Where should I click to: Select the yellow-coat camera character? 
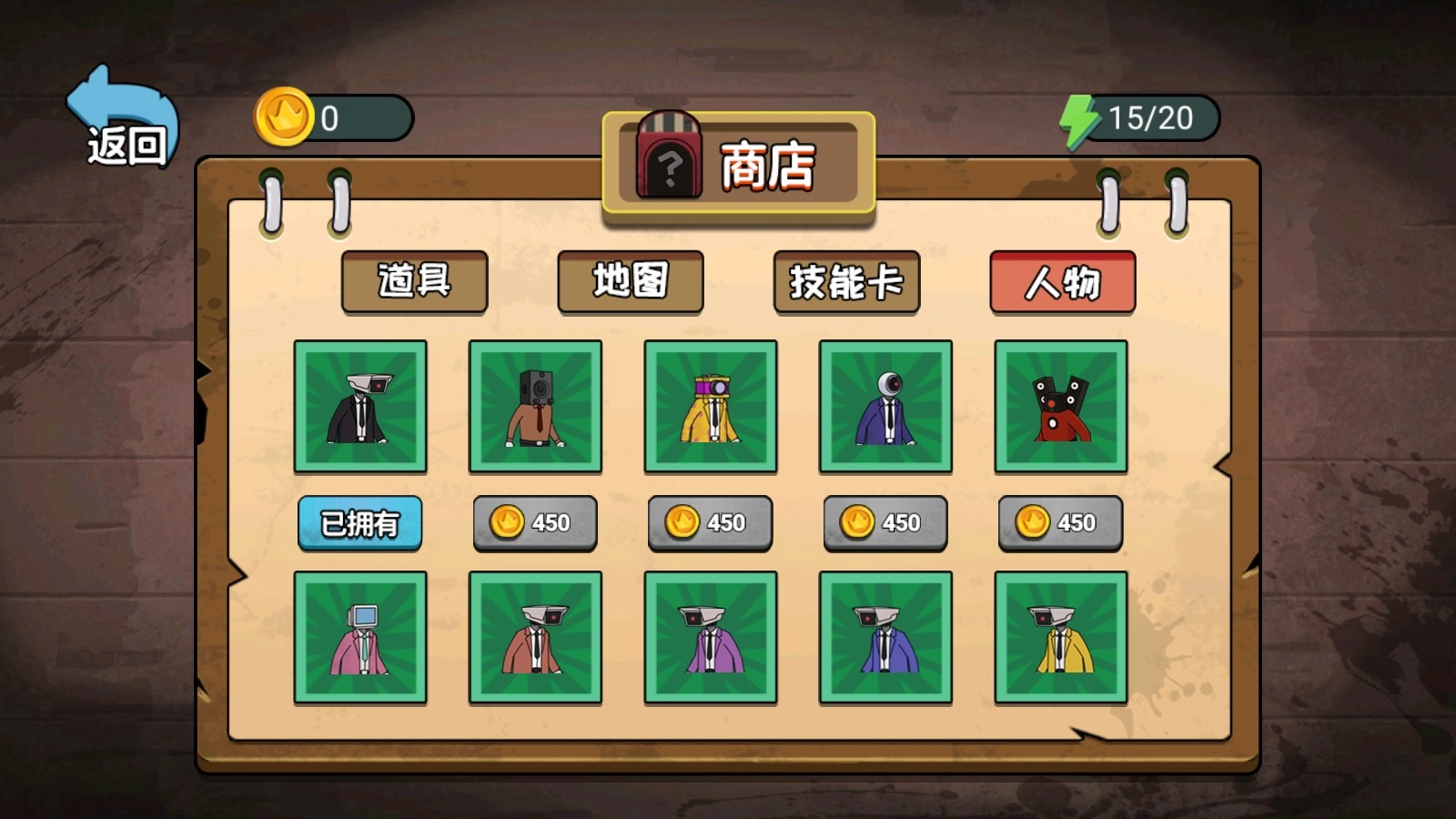[x=710, y=406]
